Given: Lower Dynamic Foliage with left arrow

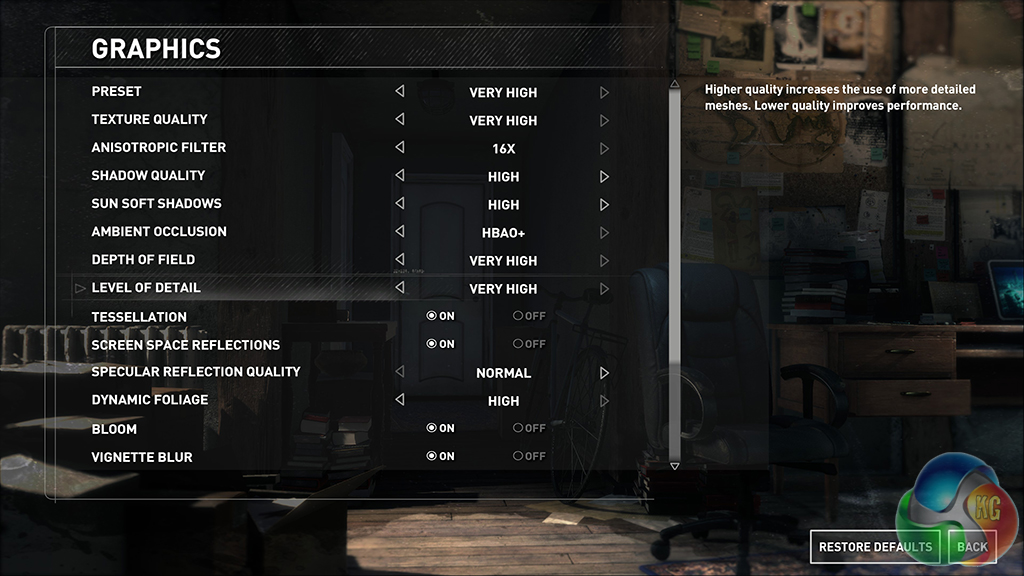Looking at the screenshot, I should tap(400, 400).
